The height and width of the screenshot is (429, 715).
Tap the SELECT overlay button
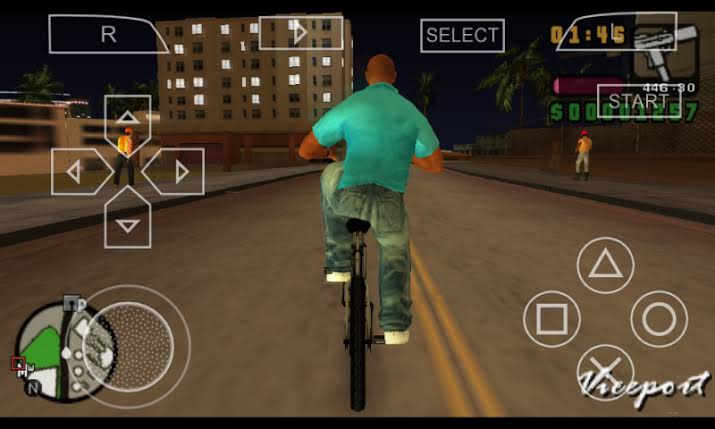pos(462,35)
